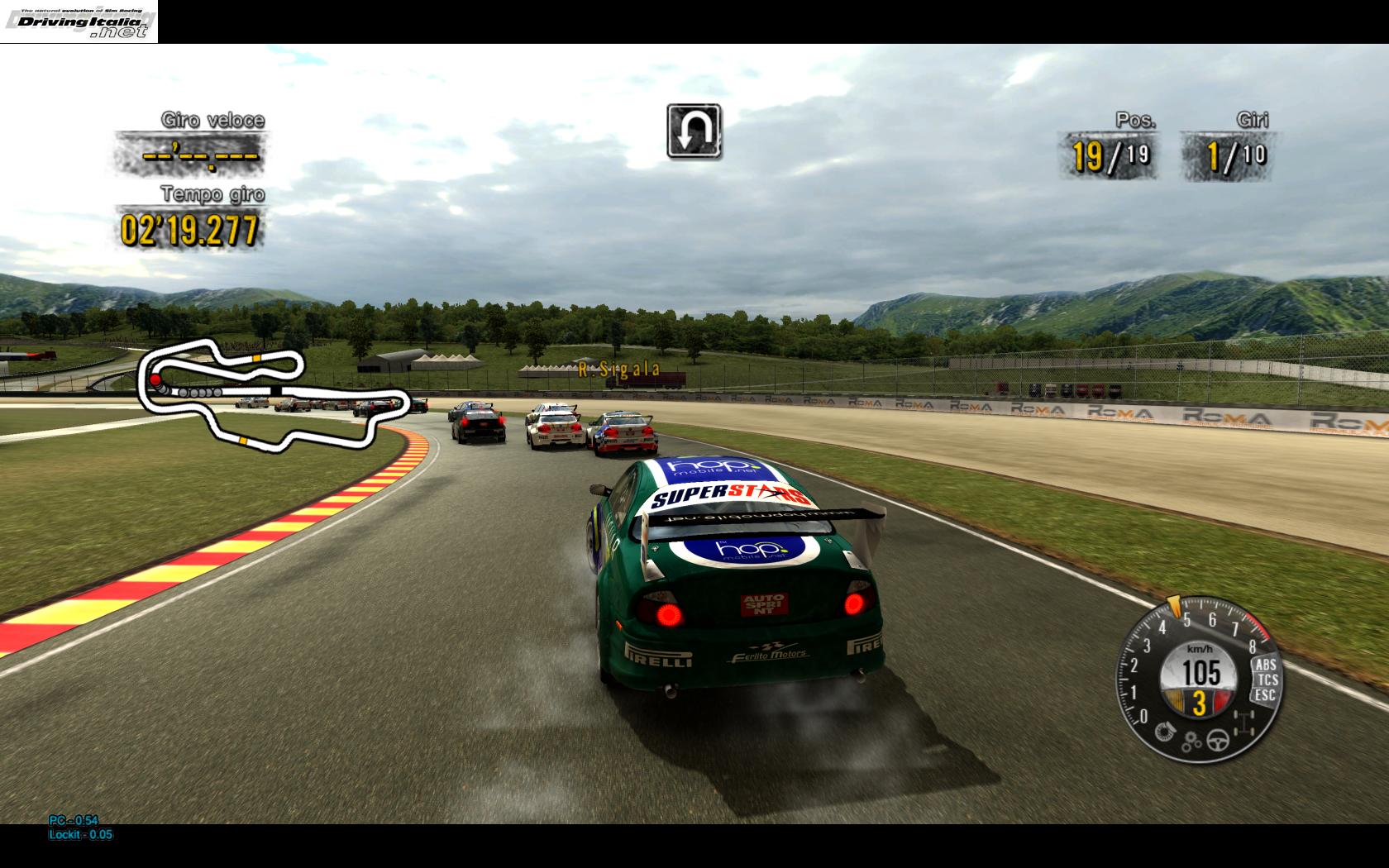The width and height of the screenshot is (1389, 868).
Task: Click the brake disc damage icon
Action: click(x=1164, y=730)
